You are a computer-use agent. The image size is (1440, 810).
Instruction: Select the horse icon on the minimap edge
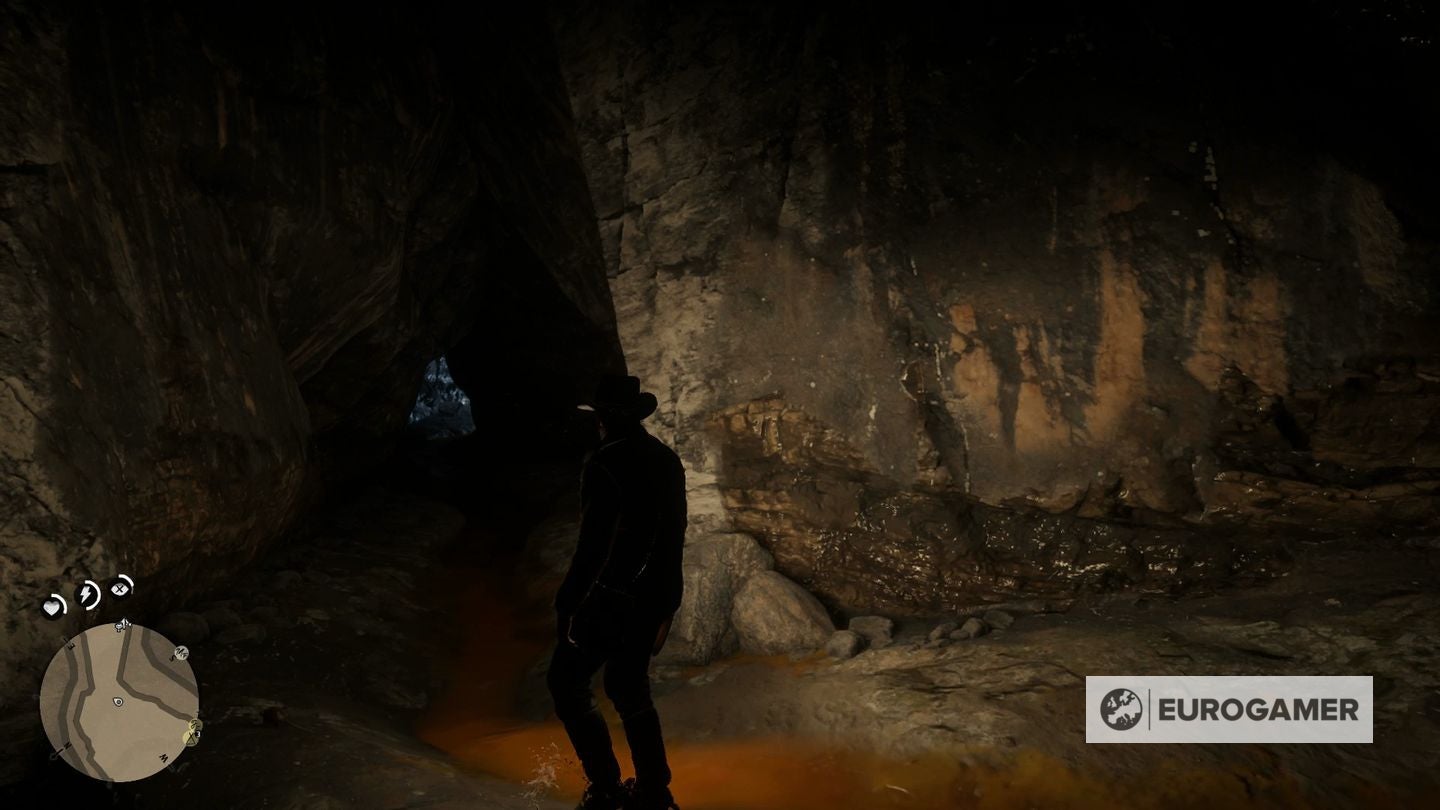click(181, 652)
